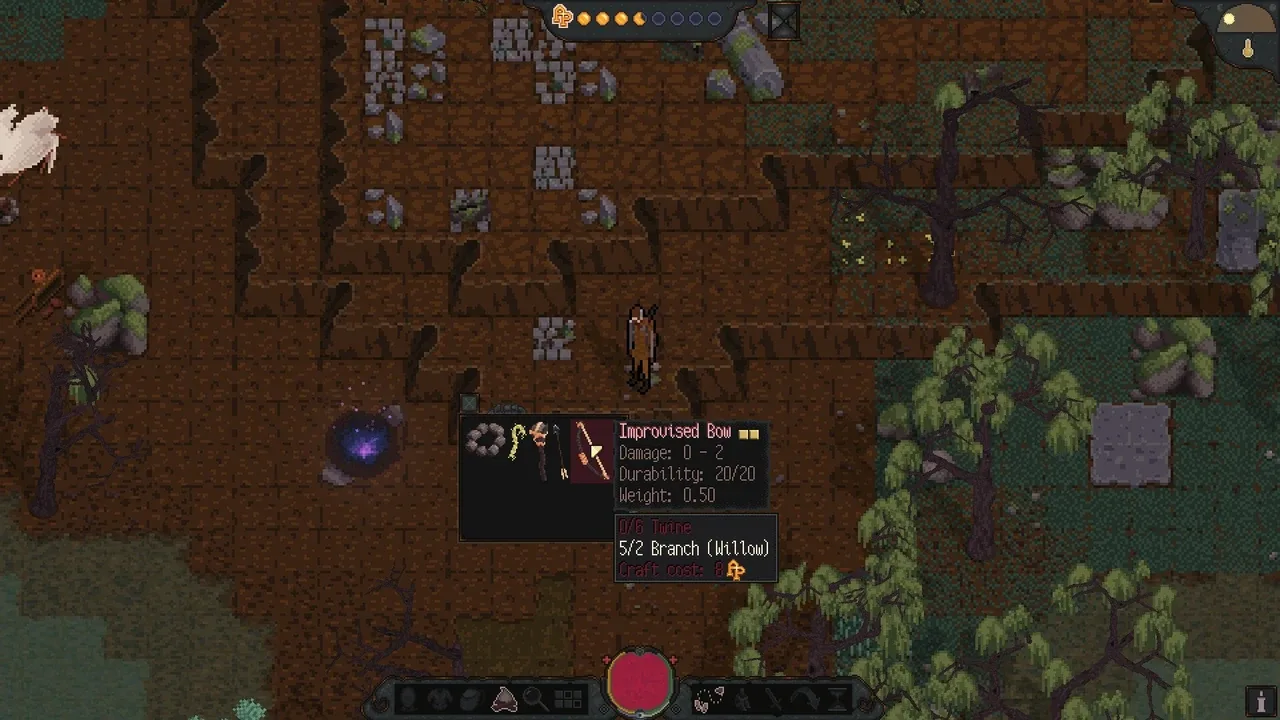Toggle the crouching figure stance
Screen dimensions: 1280x720
pyautogui.click(x=742, y=699)
